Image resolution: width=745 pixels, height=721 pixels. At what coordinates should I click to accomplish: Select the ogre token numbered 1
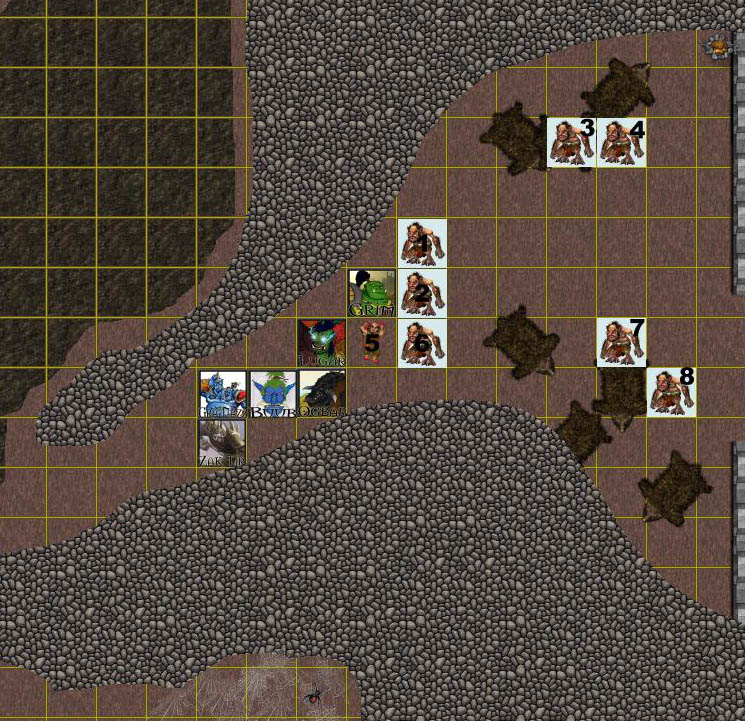pos(422,243)
